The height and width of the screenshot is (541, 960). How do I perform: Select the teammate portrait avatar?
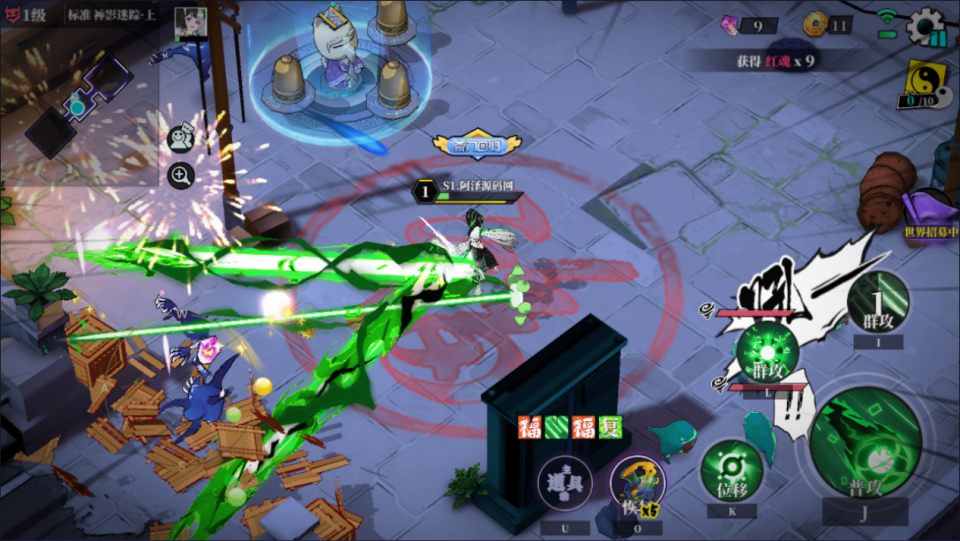point(190,21)
